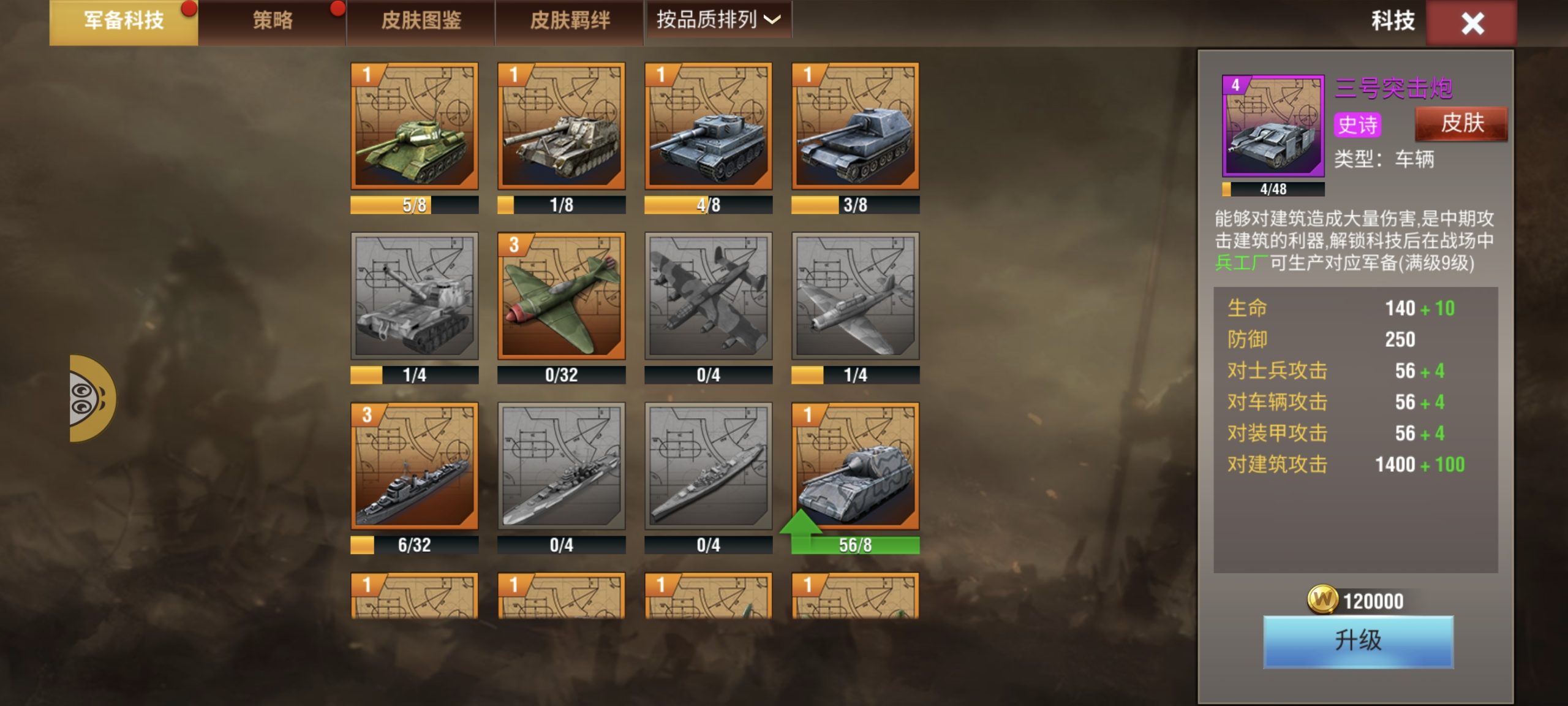Open the 皮肤图鉴 tab

tap(421, 21)
